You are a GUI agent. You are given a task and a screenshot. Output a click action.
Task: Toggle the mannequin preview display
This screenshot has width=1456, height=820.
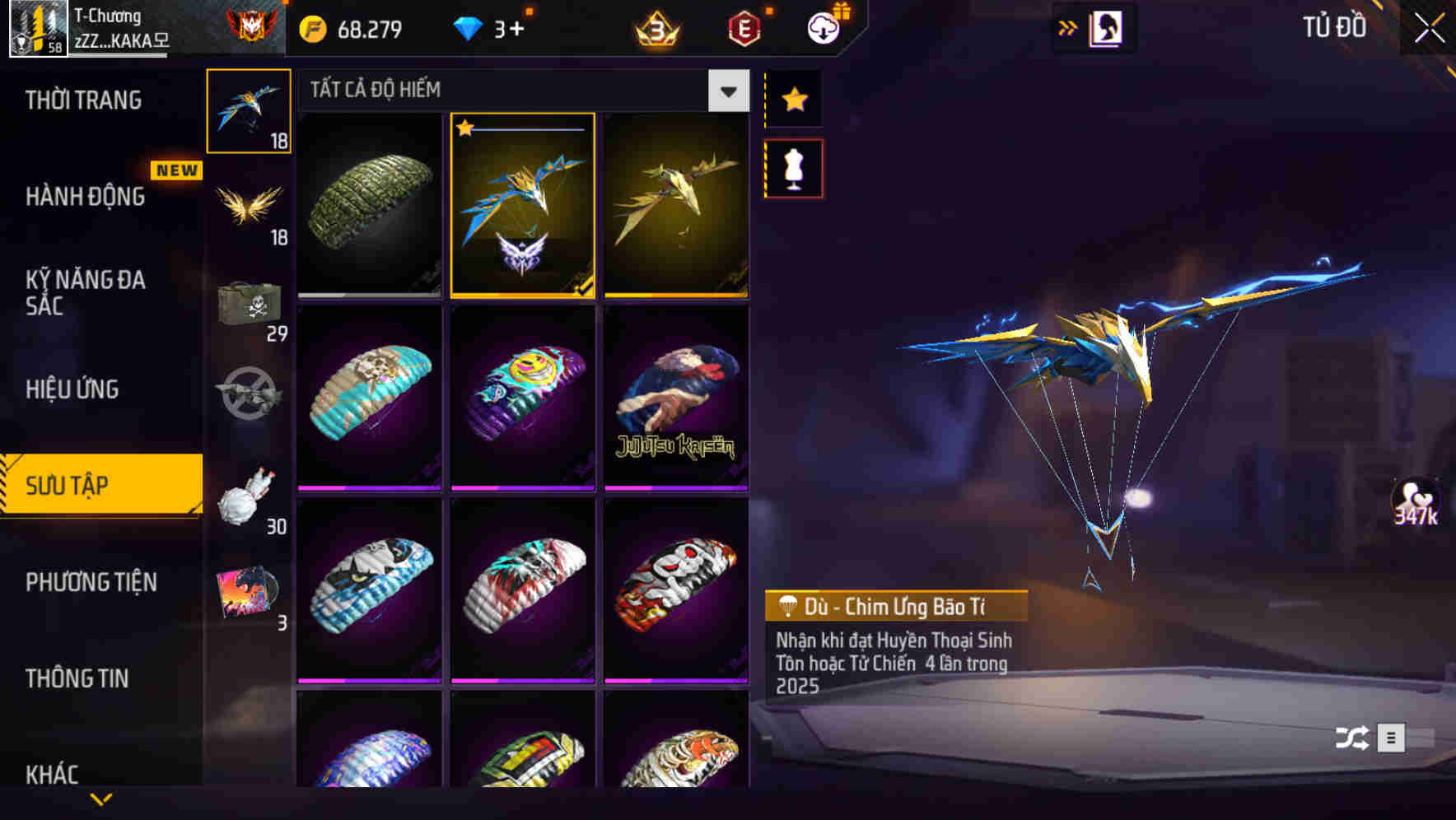point(795,167)
